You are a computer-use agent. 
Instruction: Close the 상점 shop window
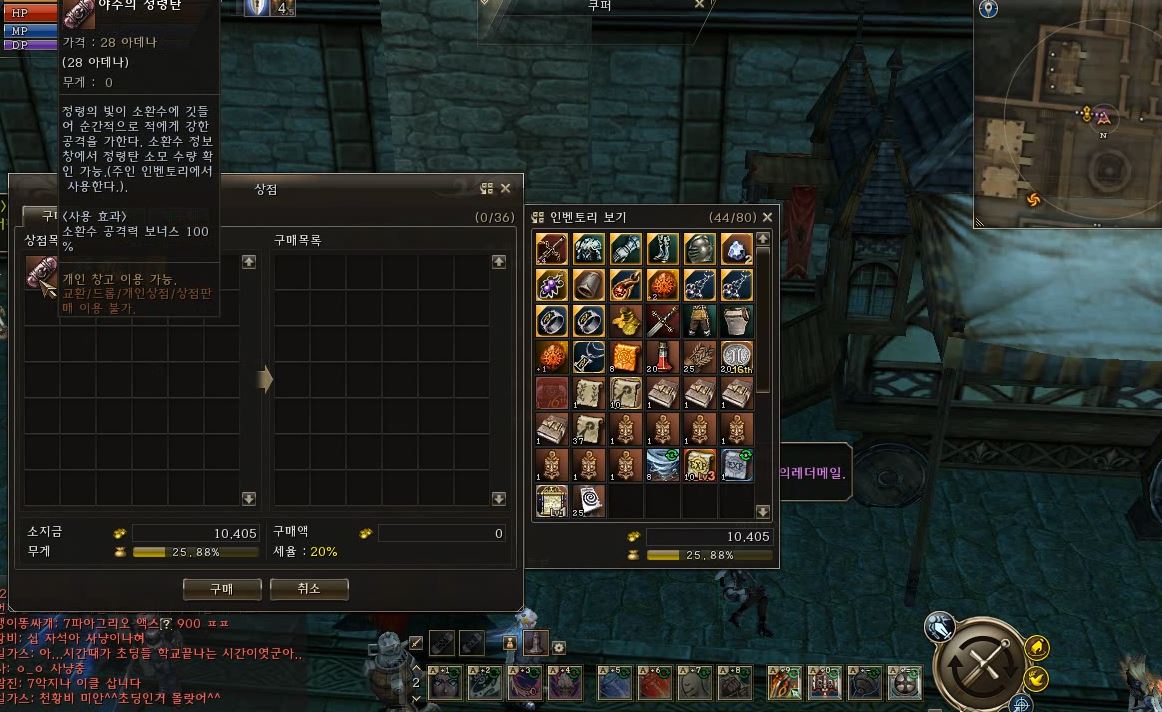coord(506,188)
